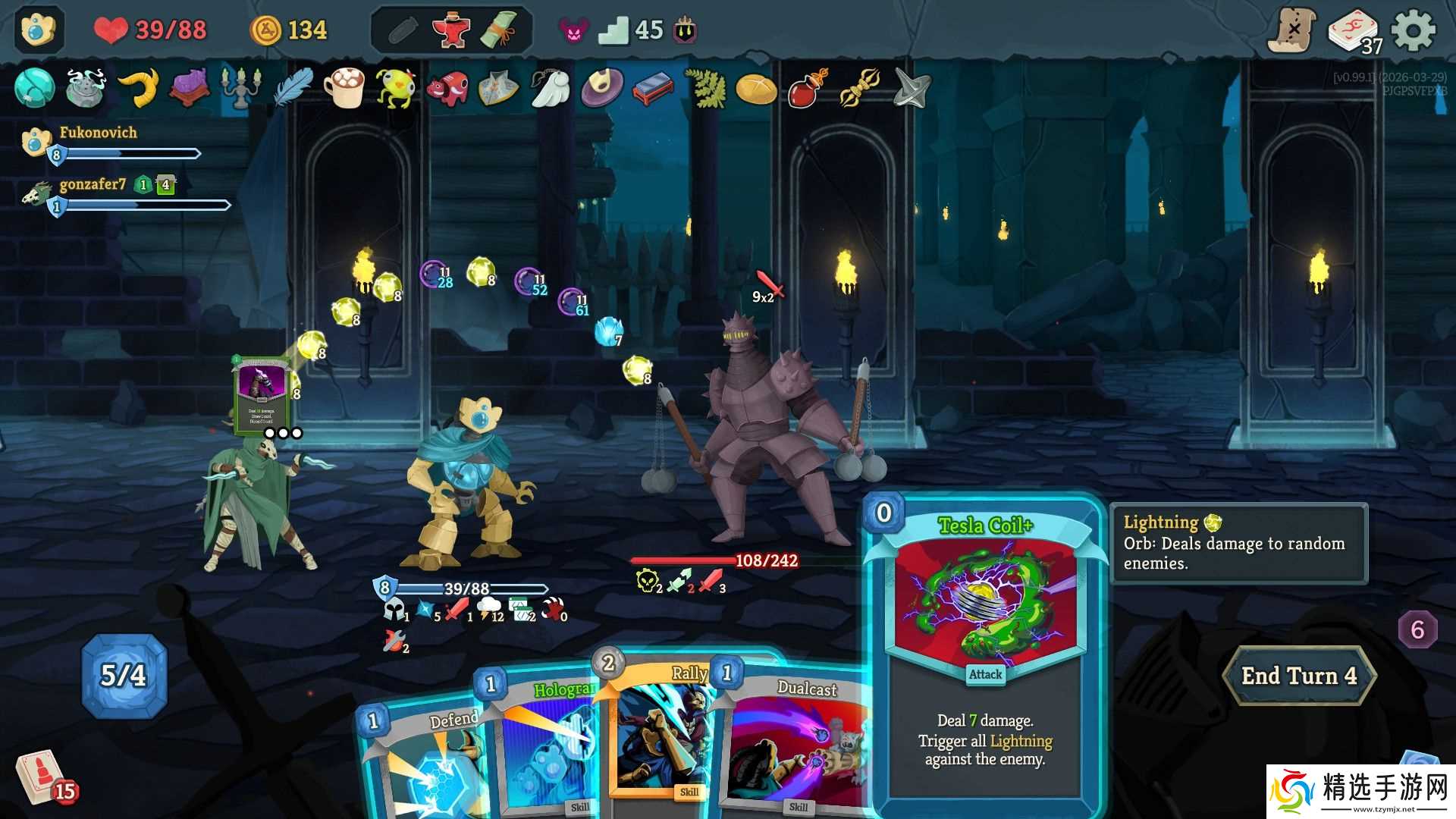1456x819 pixels.
Task: Select player gonzafer7 in party list
Action: (x=93, y=185)
